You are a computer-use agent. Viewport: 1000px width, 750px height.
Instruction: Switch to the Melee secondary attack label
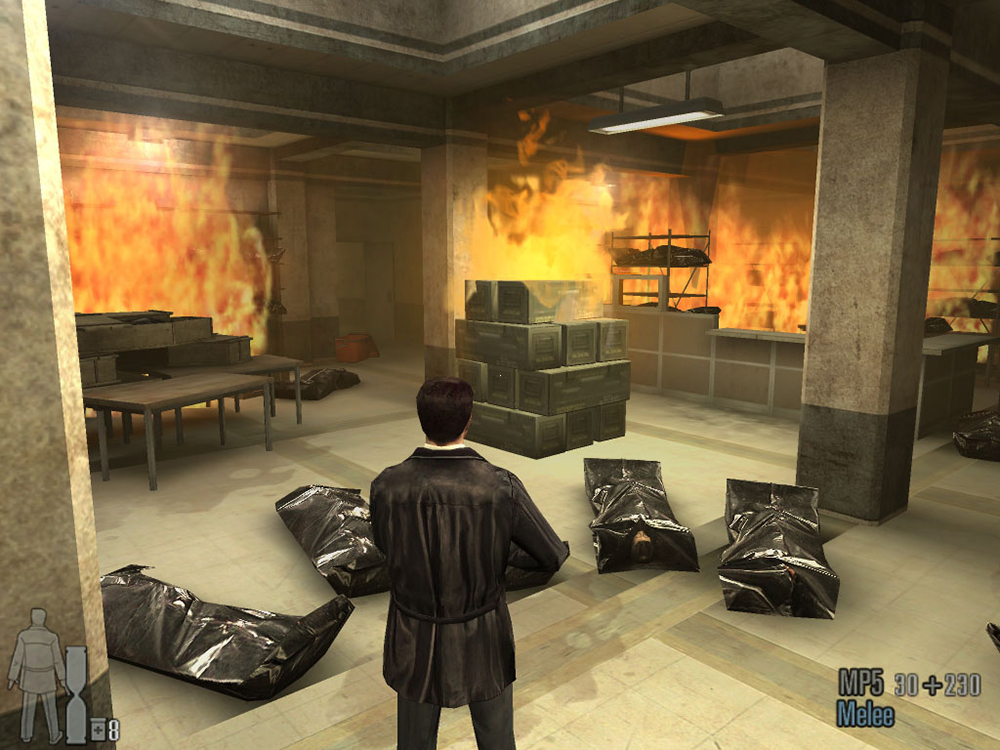point(865,714)
